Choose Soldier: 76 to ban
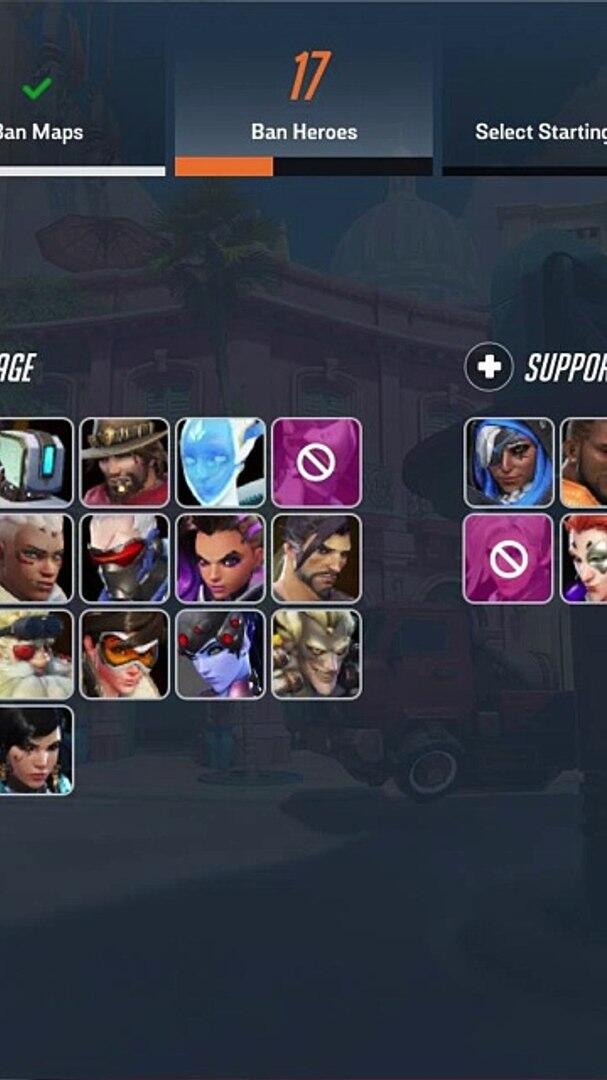This screenshot has height=1080, width=607. tap(125, 558)
